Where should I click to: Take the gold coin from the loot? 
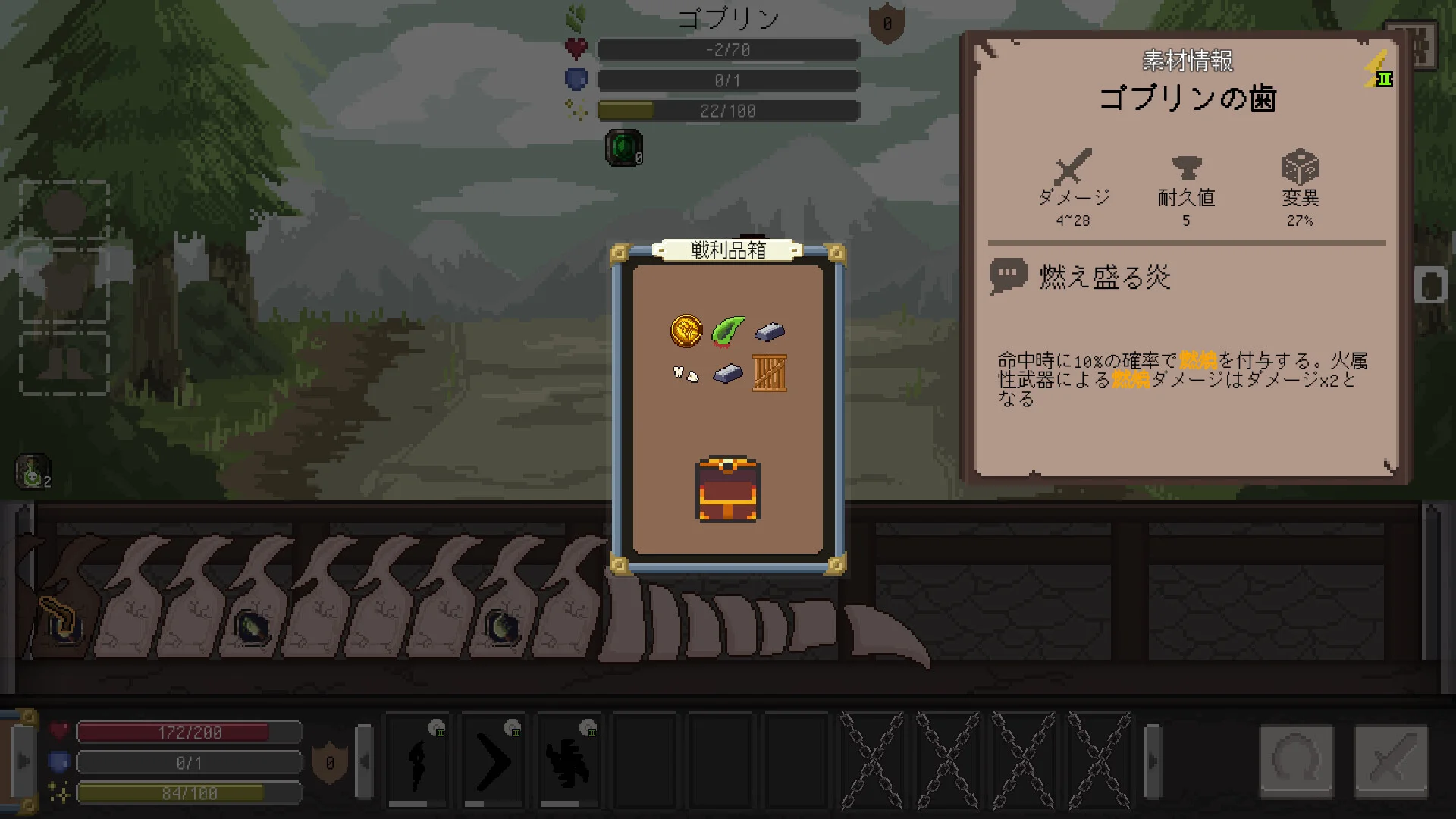[686, 331]
